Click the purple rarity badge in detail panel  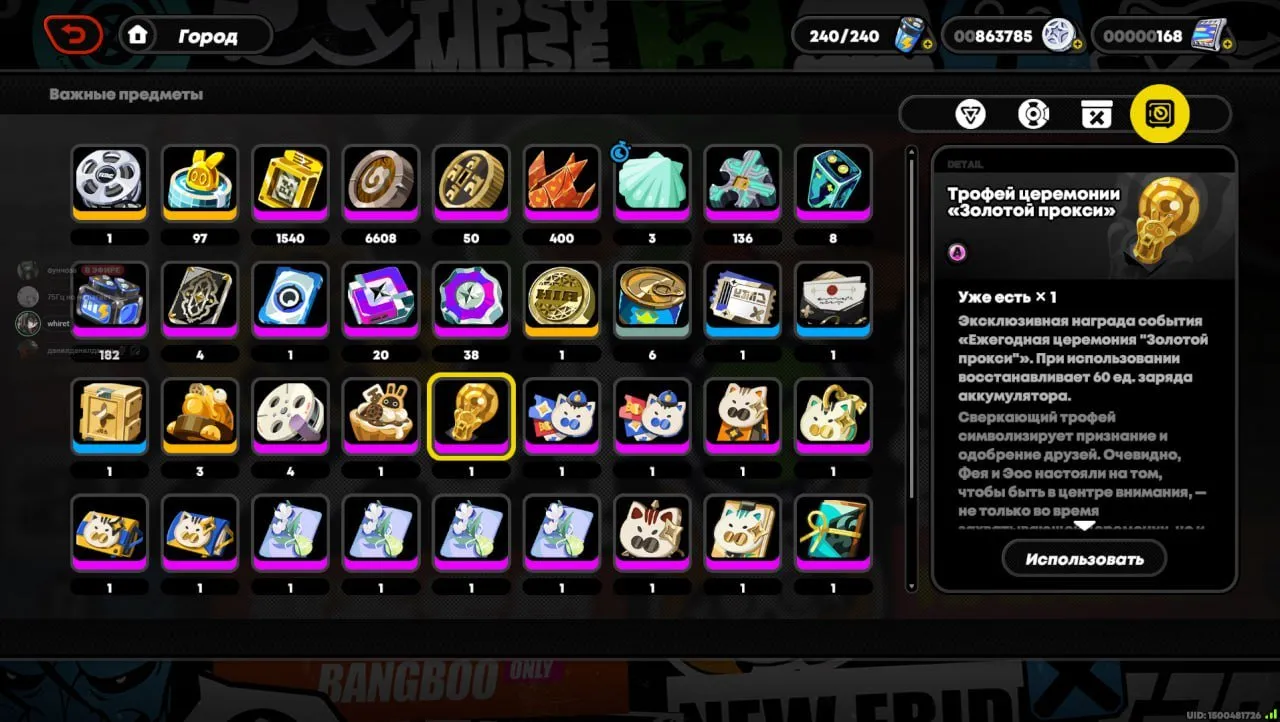pos(957,253)
